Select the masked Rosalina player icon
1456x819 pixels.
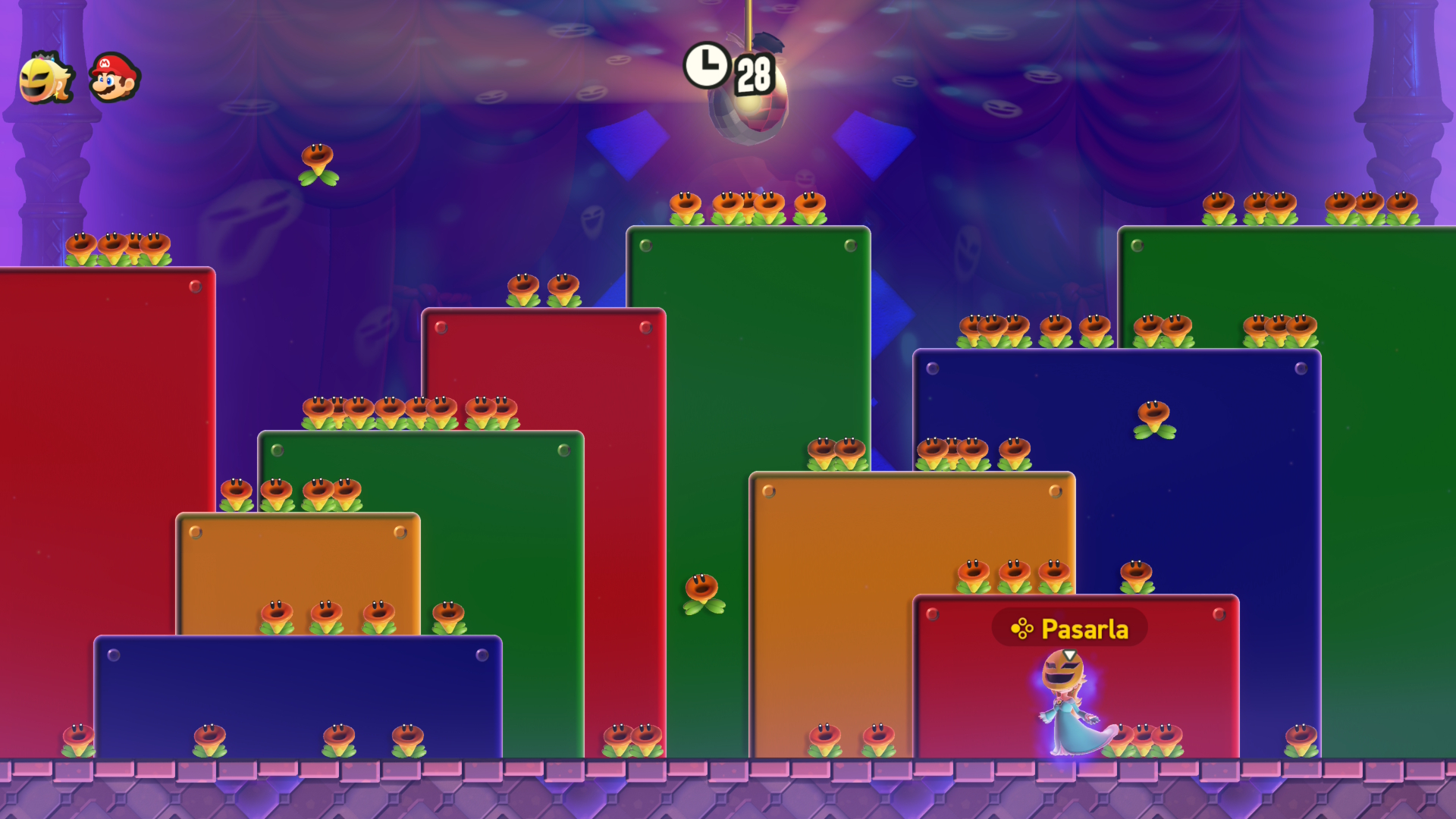[x=45, y=78]
